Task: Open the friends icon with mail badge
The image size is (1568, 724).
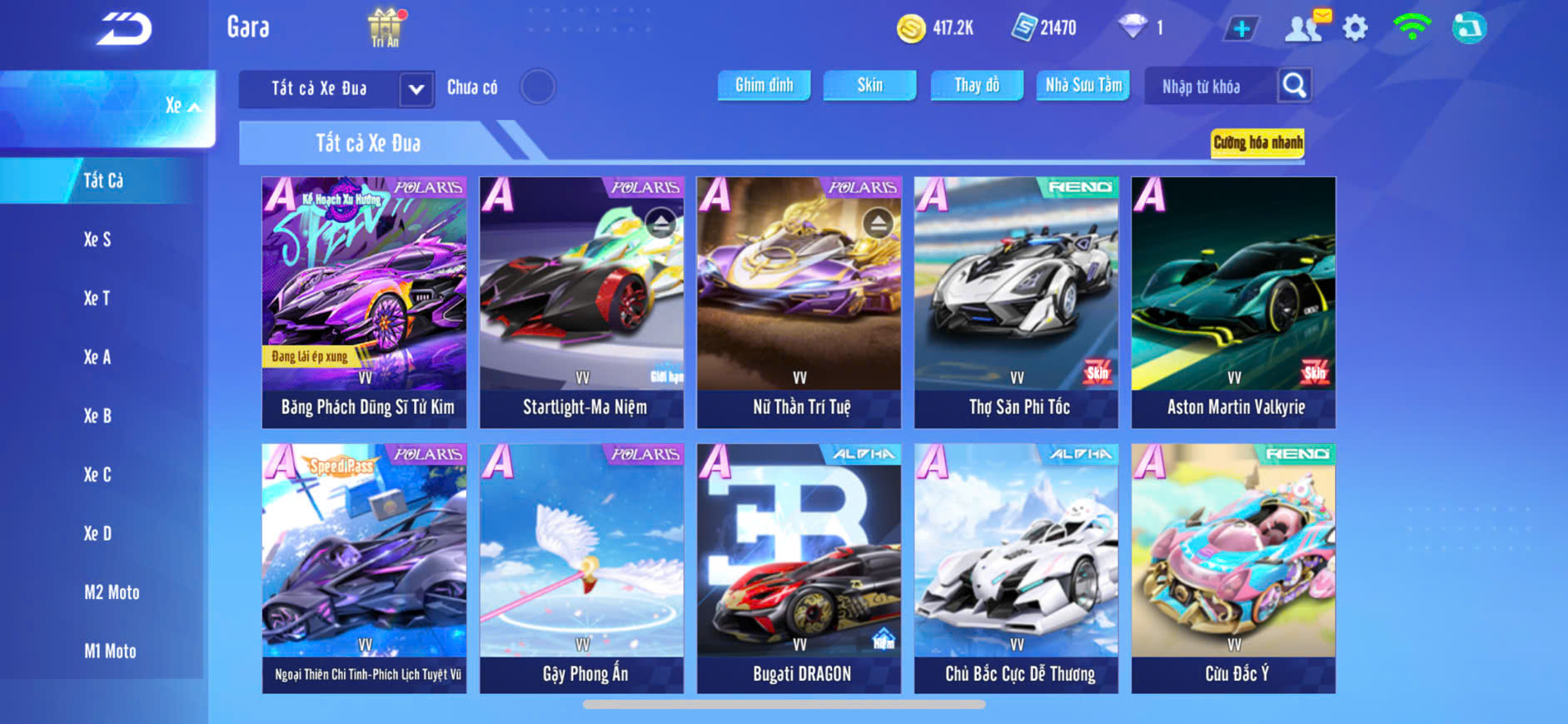Action: (1305, 27)
